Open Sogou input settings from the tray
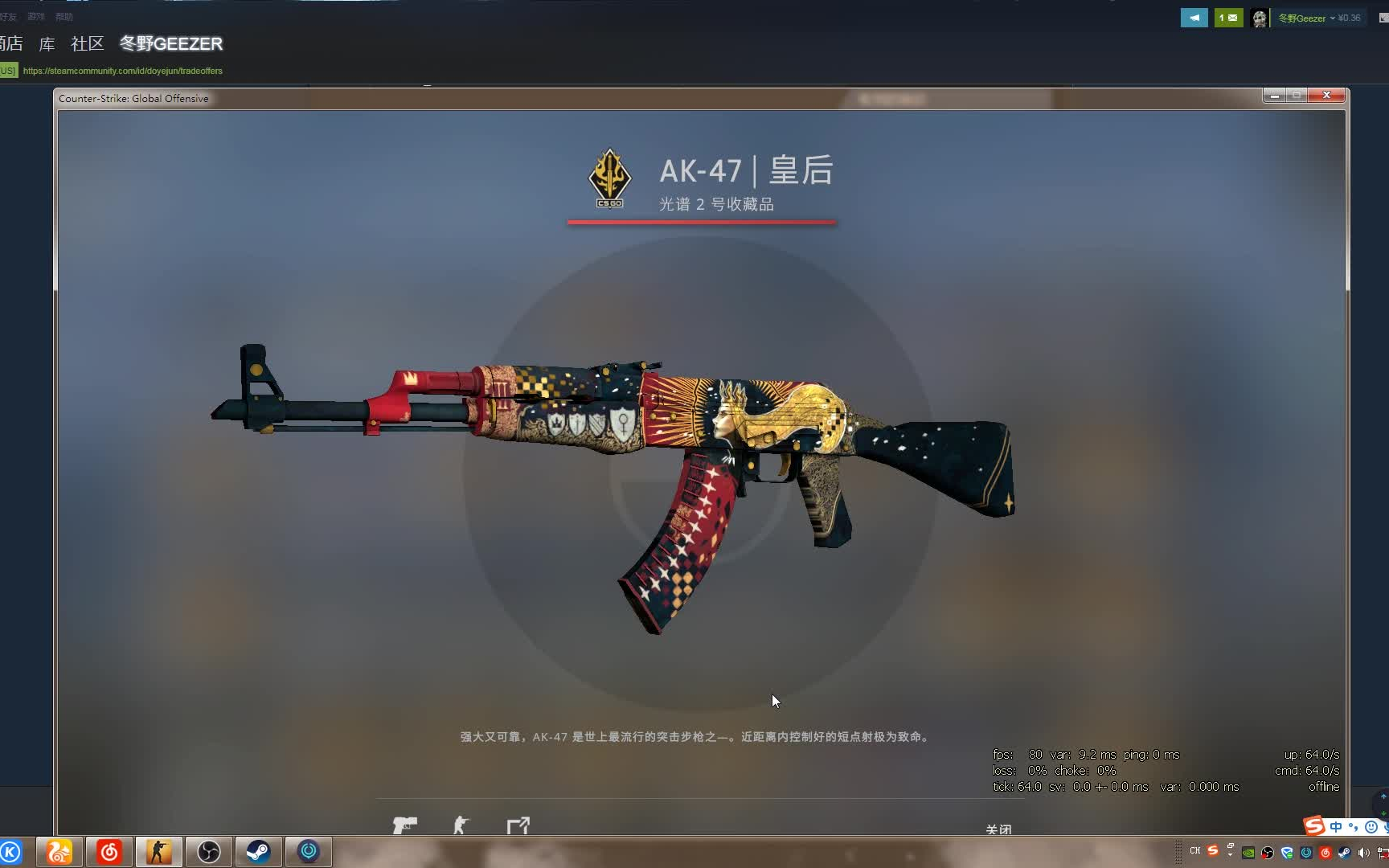Viewport: 1389px width, 868px height. point(1212,852)
